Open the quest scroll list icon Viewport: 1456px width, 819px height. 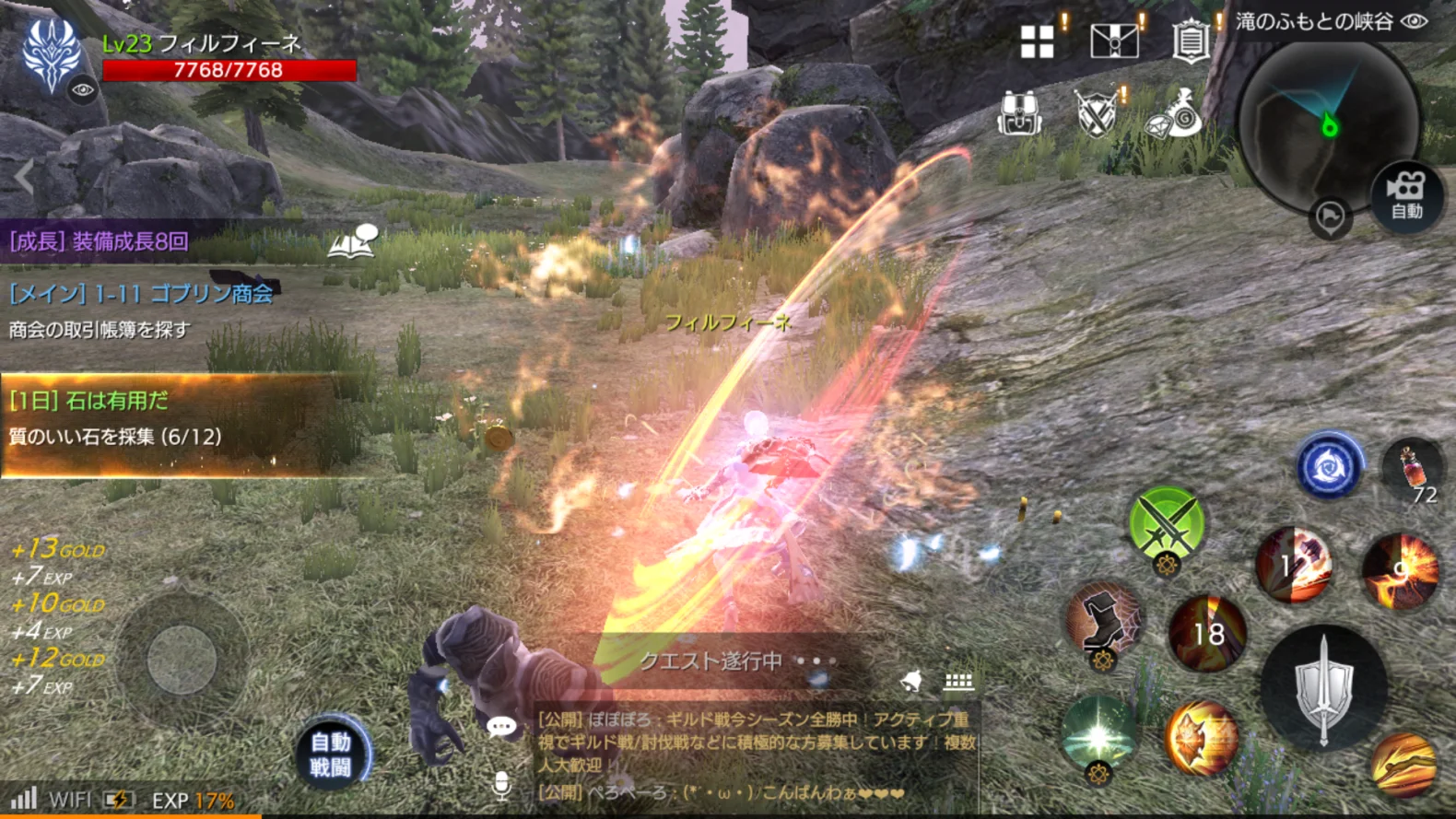click(x=1190, y=41)
